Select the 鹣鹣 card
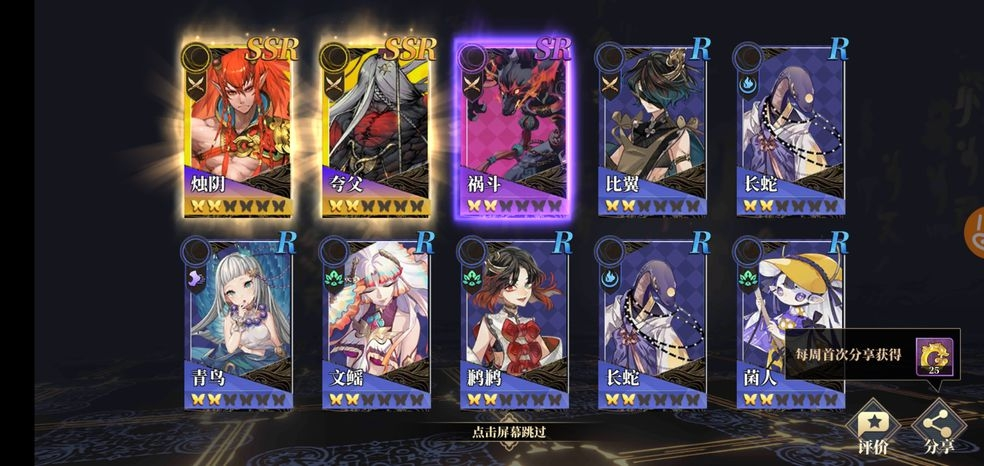984x466 pixels. (x=514, y=320)
